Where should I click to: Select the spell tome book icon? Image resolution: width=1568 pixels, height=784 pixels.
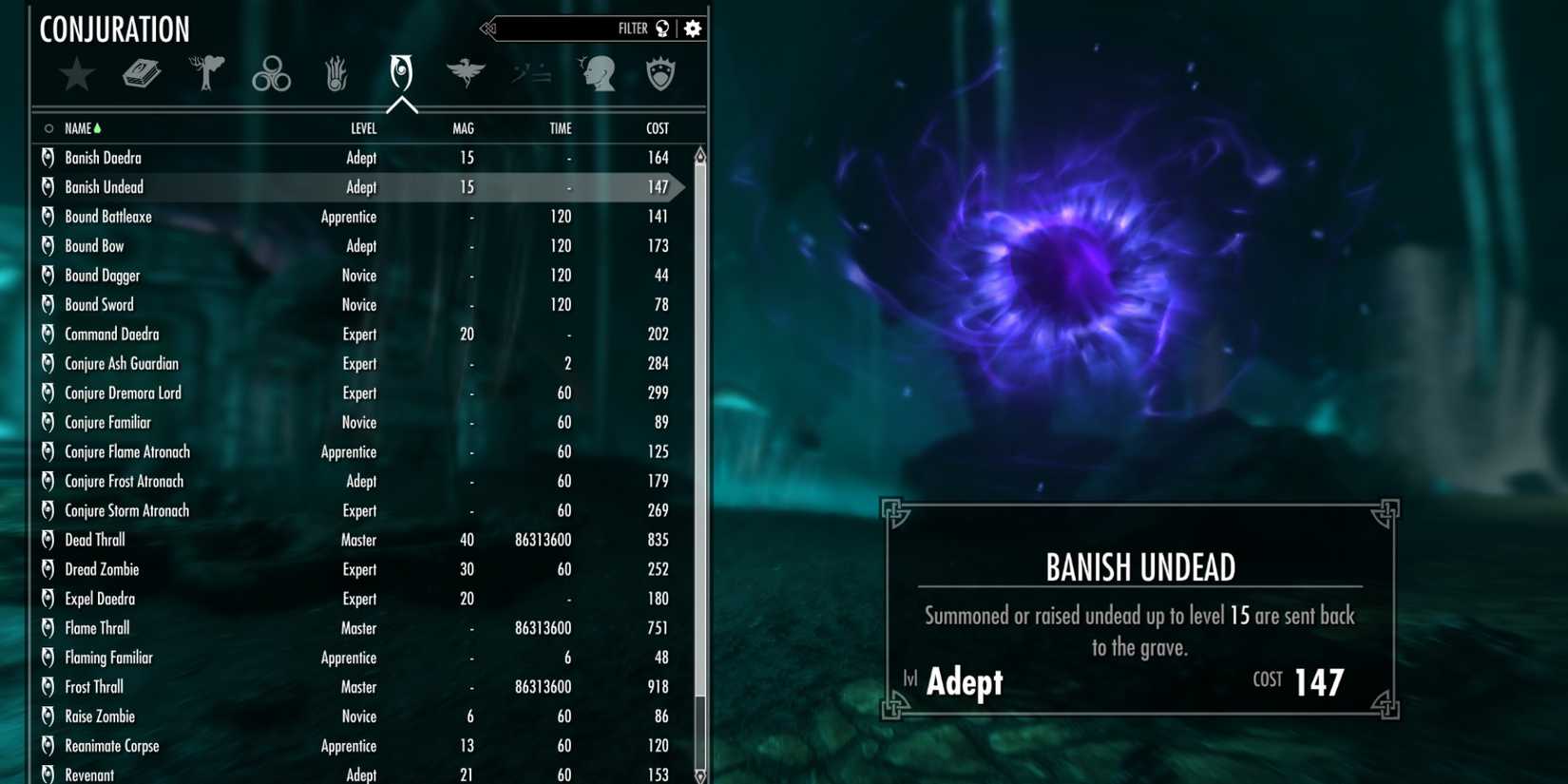tap(143, 74)
